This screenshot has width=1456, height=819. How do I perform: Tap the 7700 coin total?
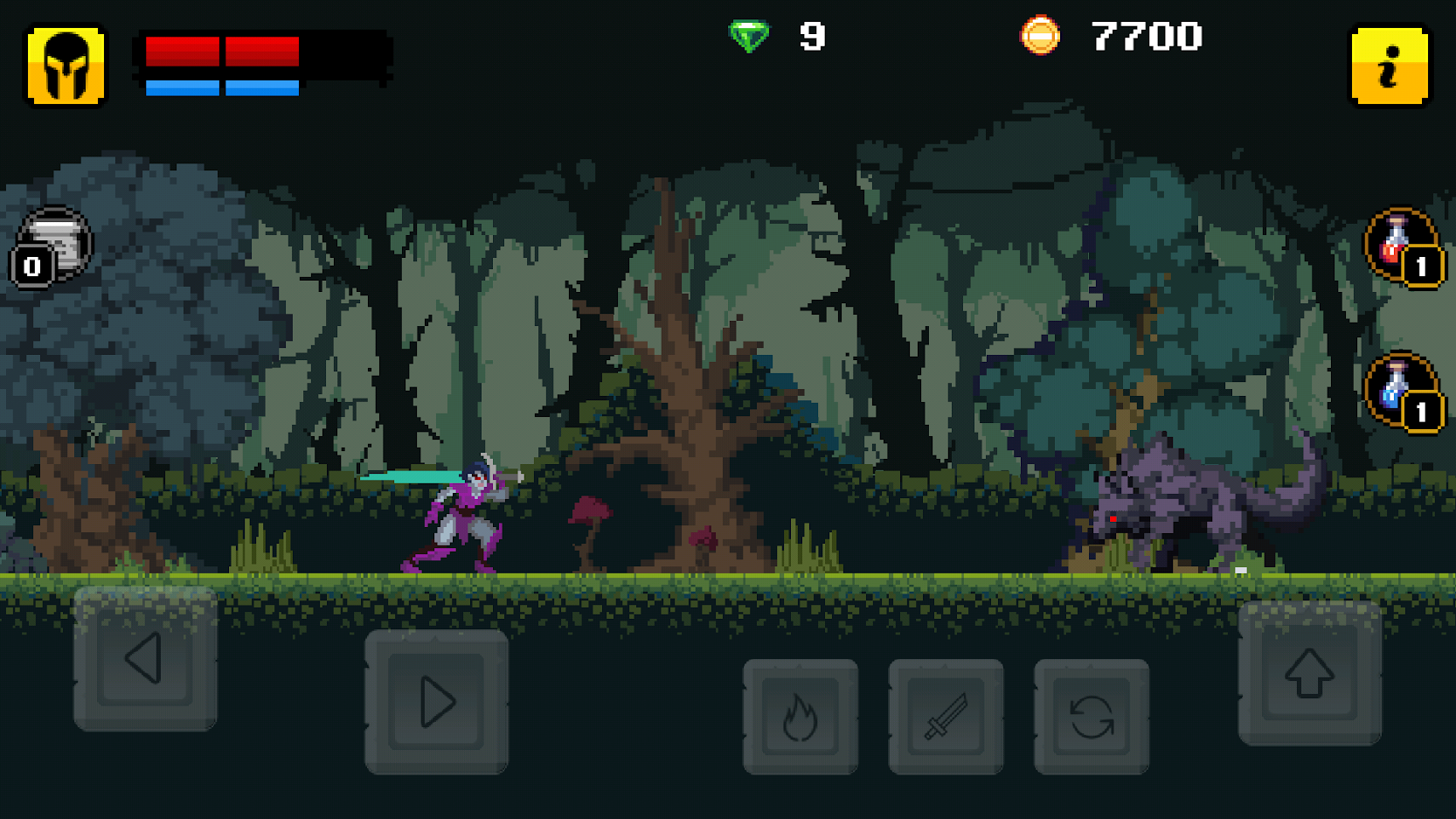1147,37
